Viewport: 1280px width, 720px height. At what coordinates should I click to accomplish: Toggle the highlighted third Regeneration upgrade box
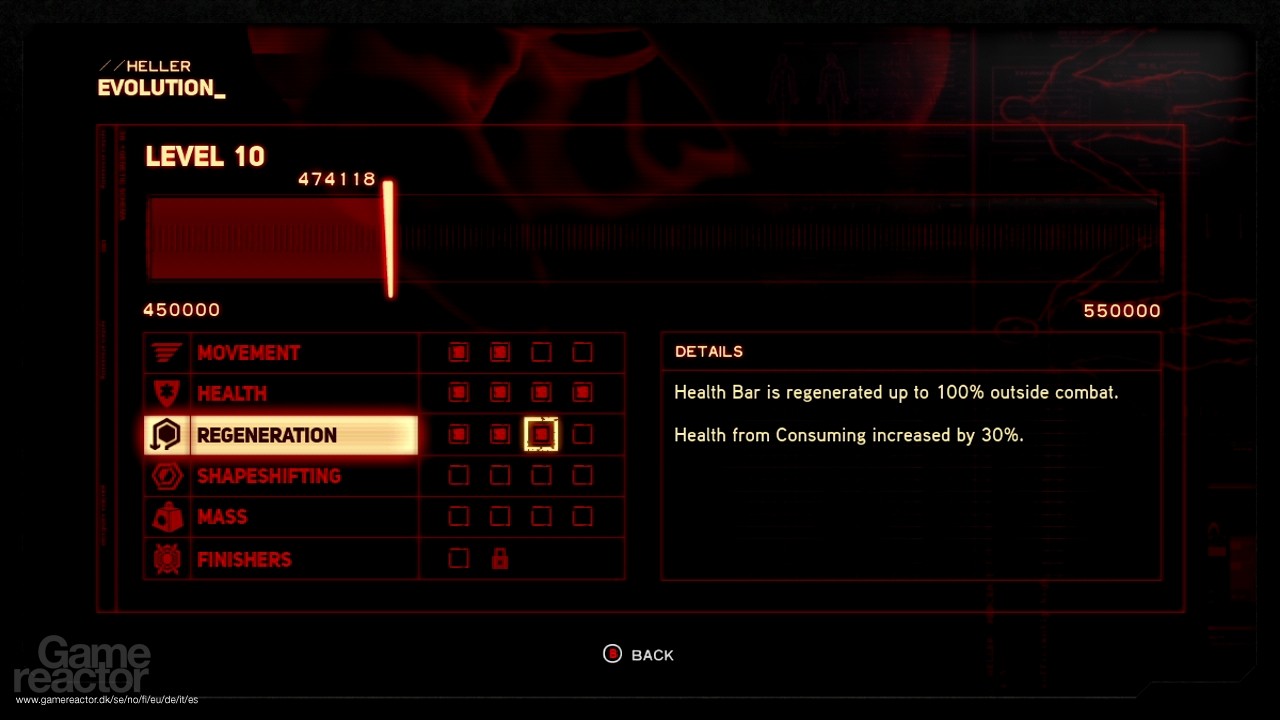click(x=540, y=434)
